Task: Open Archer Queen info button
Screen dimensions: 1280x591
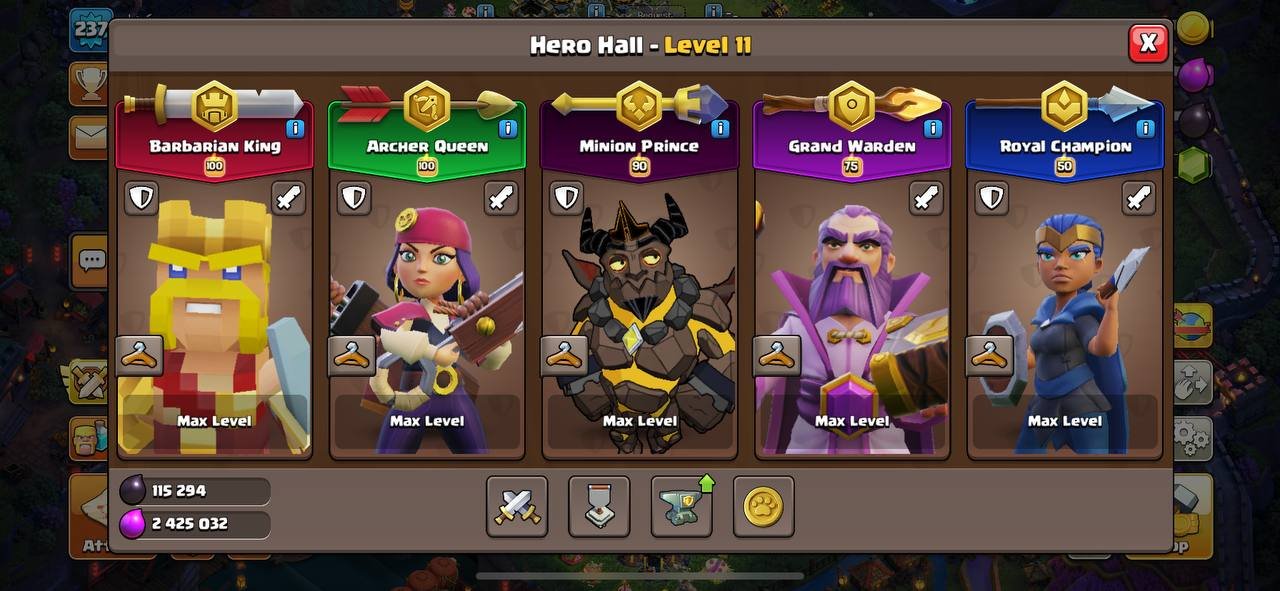Action: [508, 128]
